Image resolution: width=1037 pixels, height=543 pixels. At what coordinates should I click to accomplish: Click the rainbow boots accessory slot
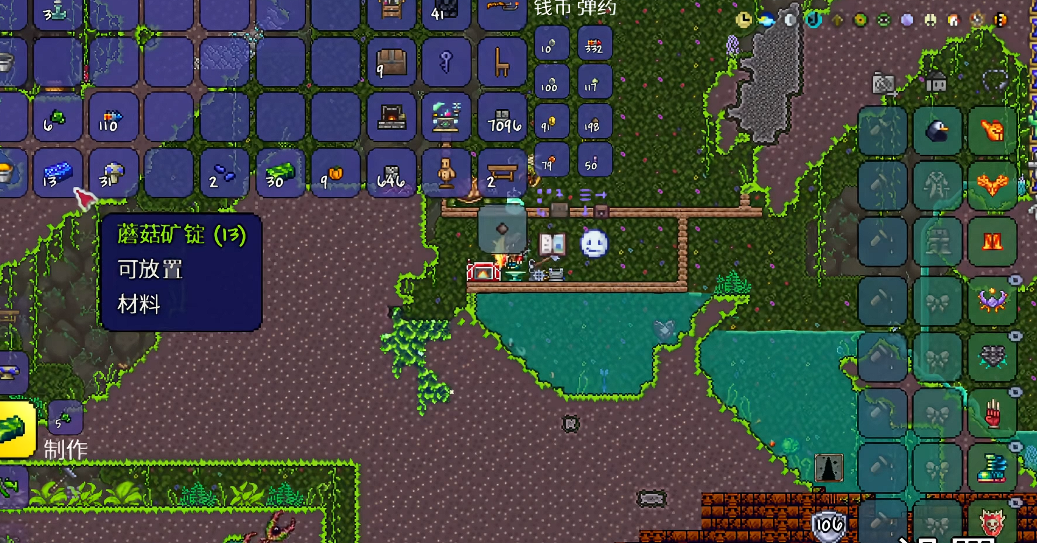(992, 467)
